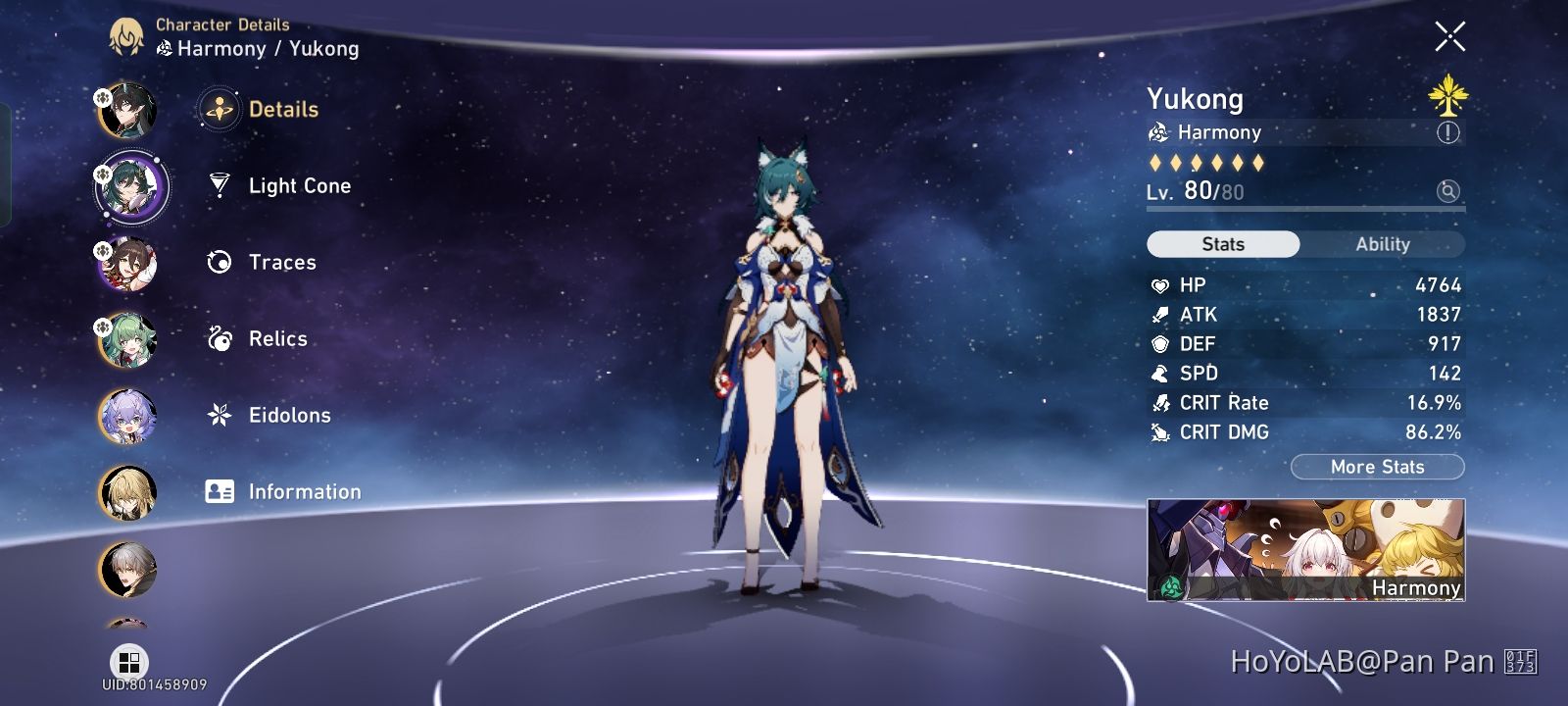Open the Light Cone panel
Viewport: 1568px width, 706px height.
coord(299,185)
